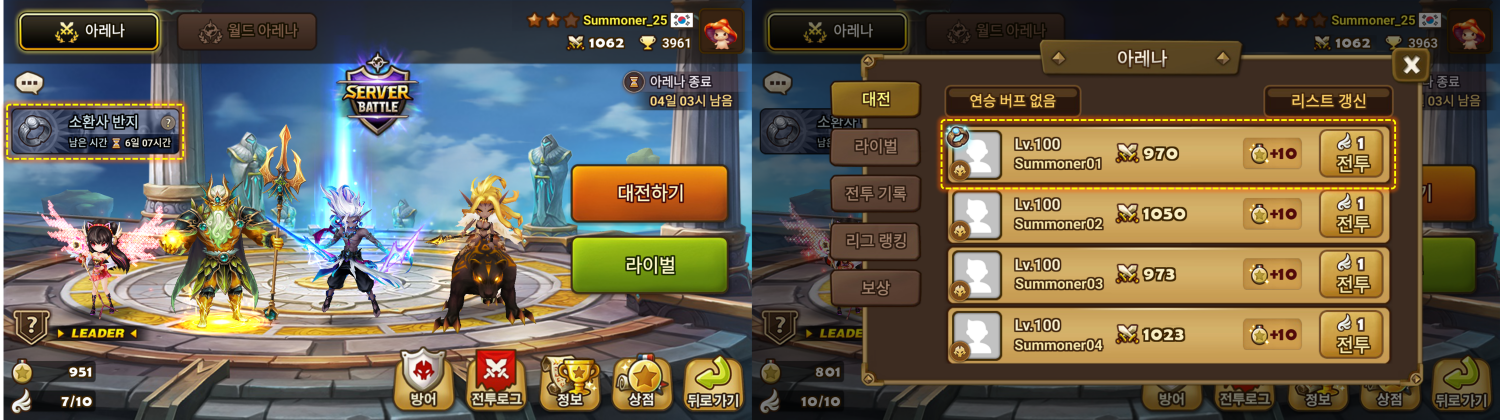
Task: Close the 아레나 popup with the X
Action: 1411,65
